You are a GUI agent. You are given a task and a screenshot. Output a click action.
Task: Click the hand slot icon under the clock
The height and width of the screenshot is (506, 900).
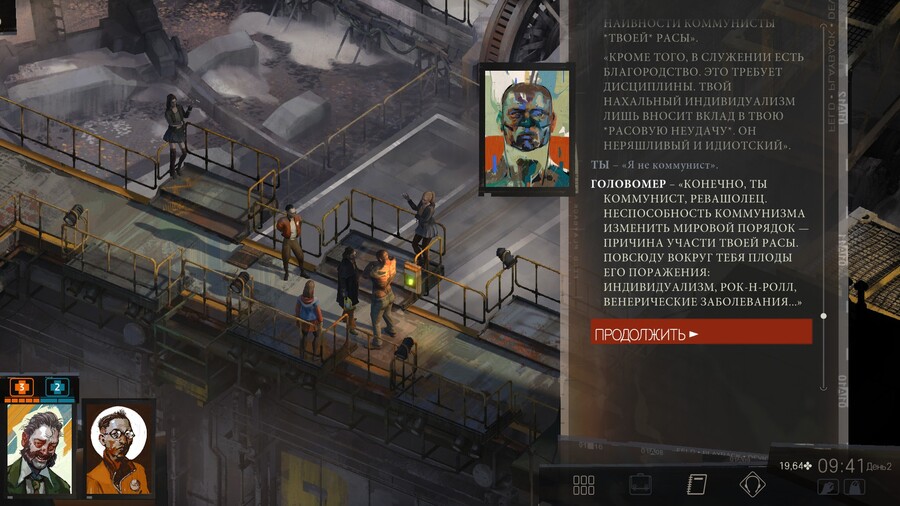coord(828,487)
